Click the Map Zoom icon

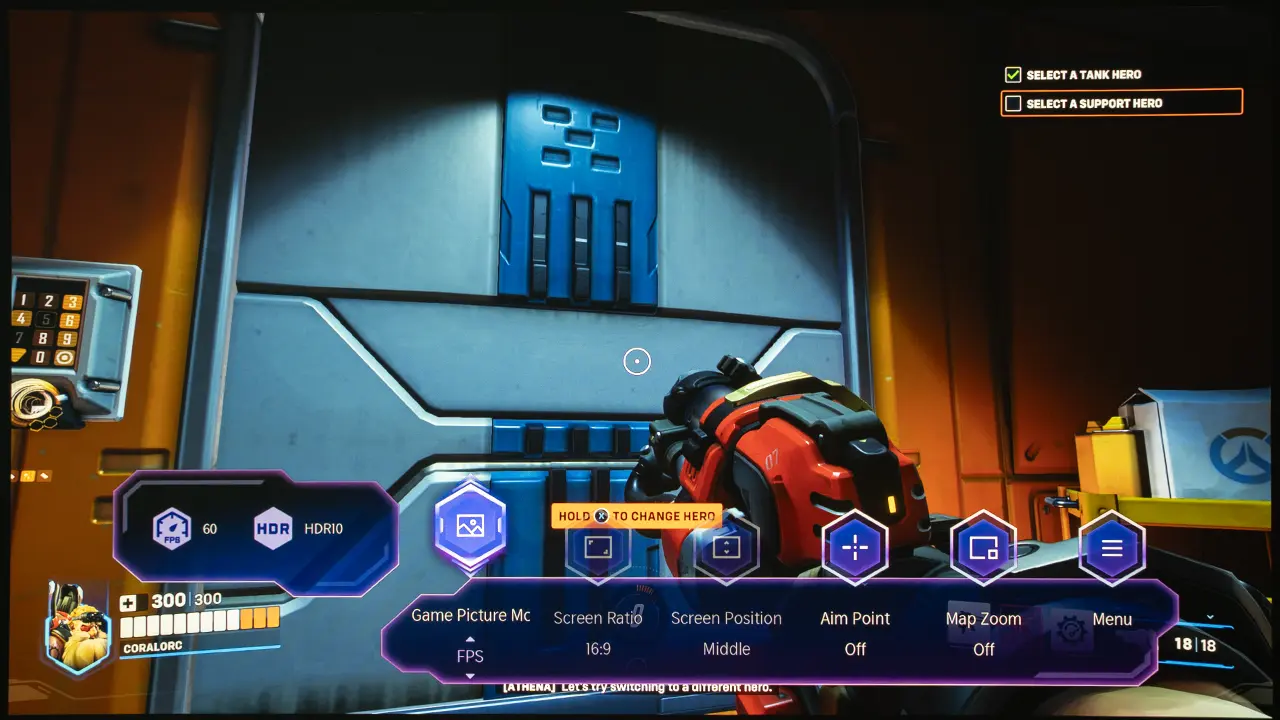[983, 548]
